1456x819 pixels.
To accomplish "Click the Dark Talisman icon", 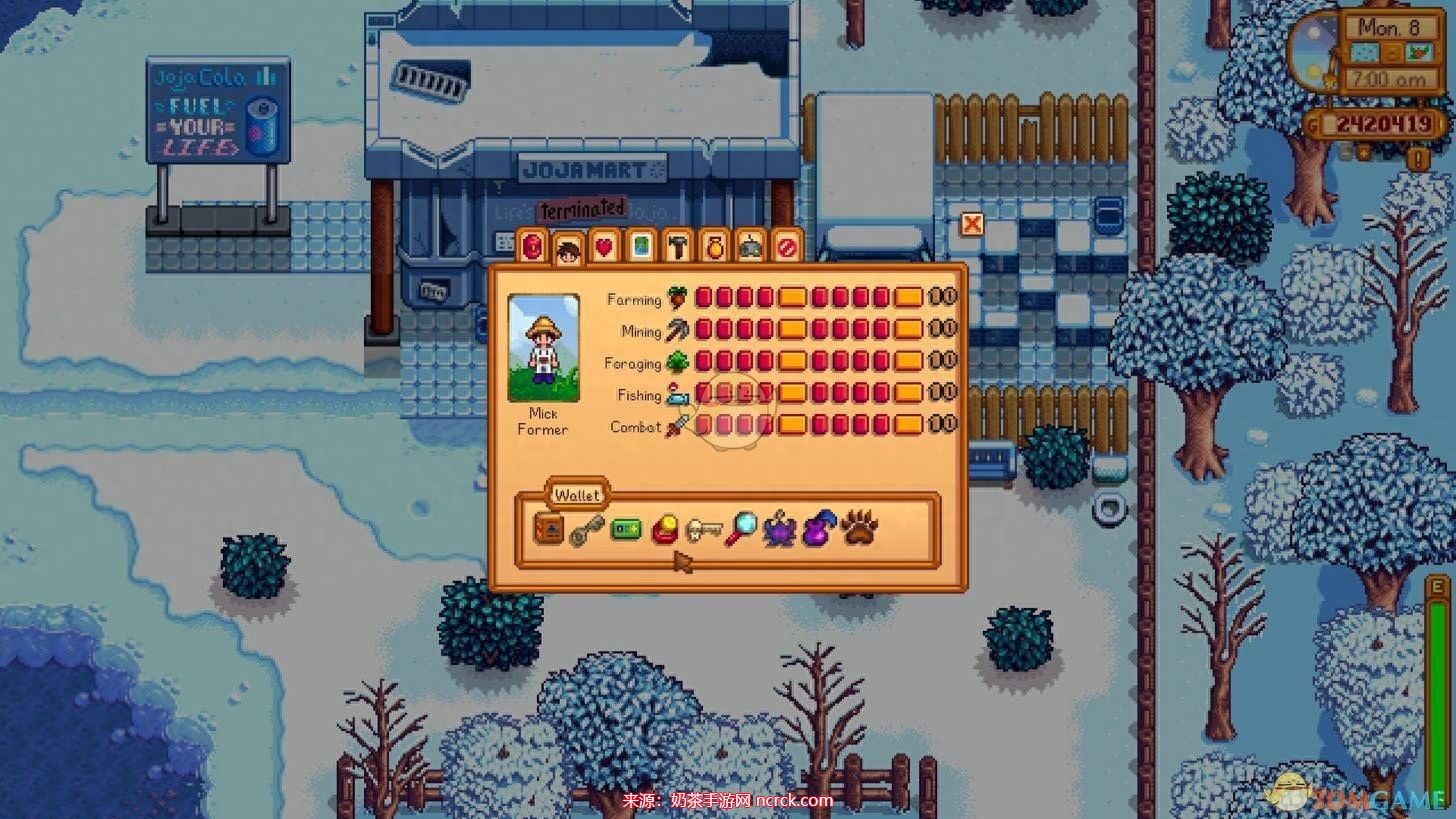I will point(780,529).
